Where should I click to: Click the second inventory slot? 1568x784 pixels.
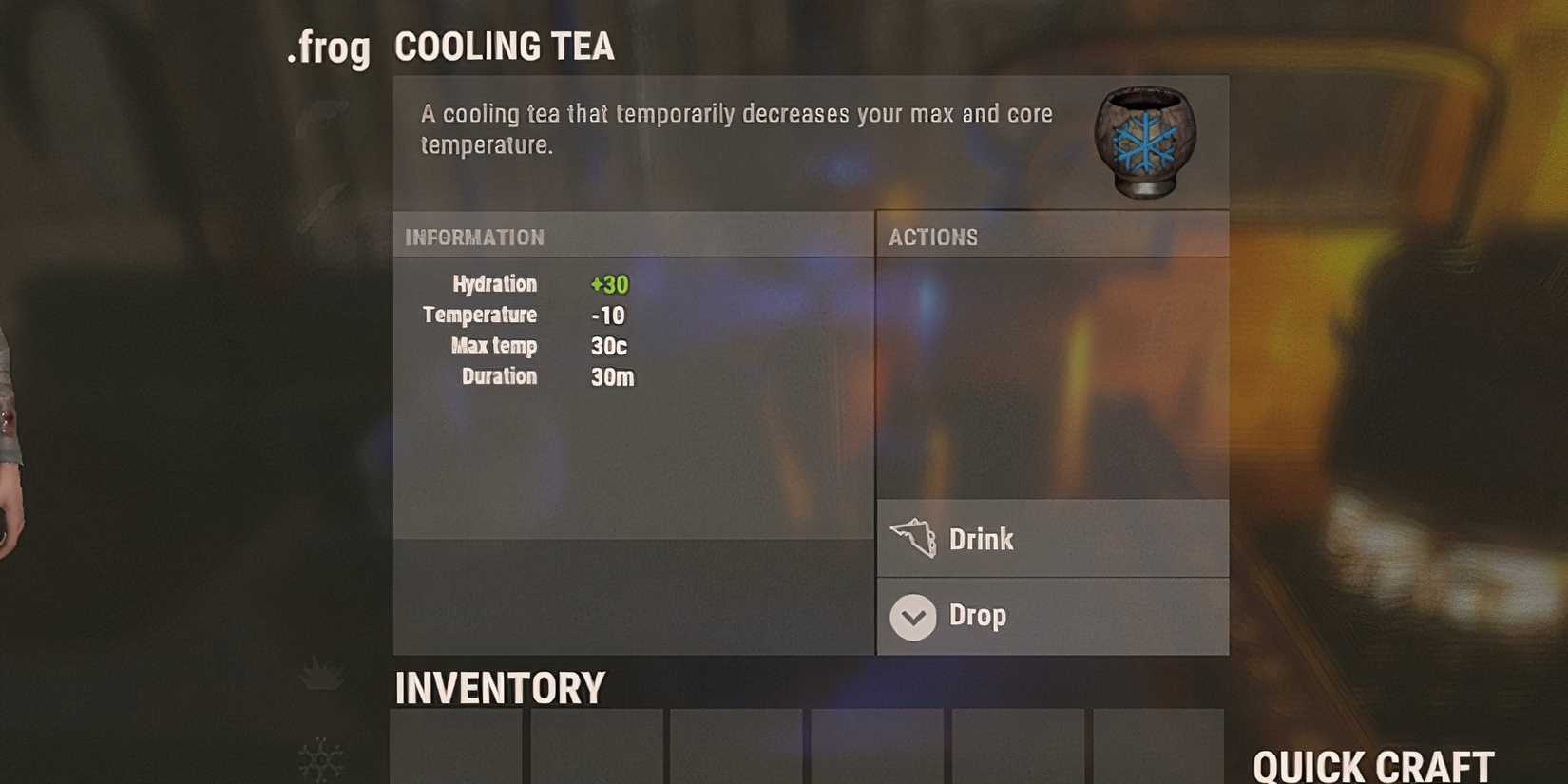click(x=594, y=751)
